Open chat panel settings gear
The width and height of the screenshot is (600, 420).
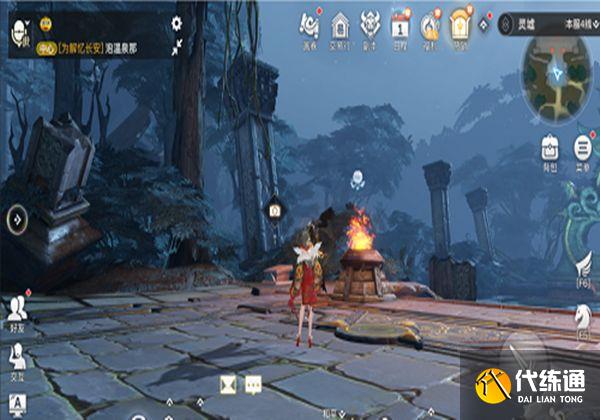pyautogui.click(x=177, y=22)
